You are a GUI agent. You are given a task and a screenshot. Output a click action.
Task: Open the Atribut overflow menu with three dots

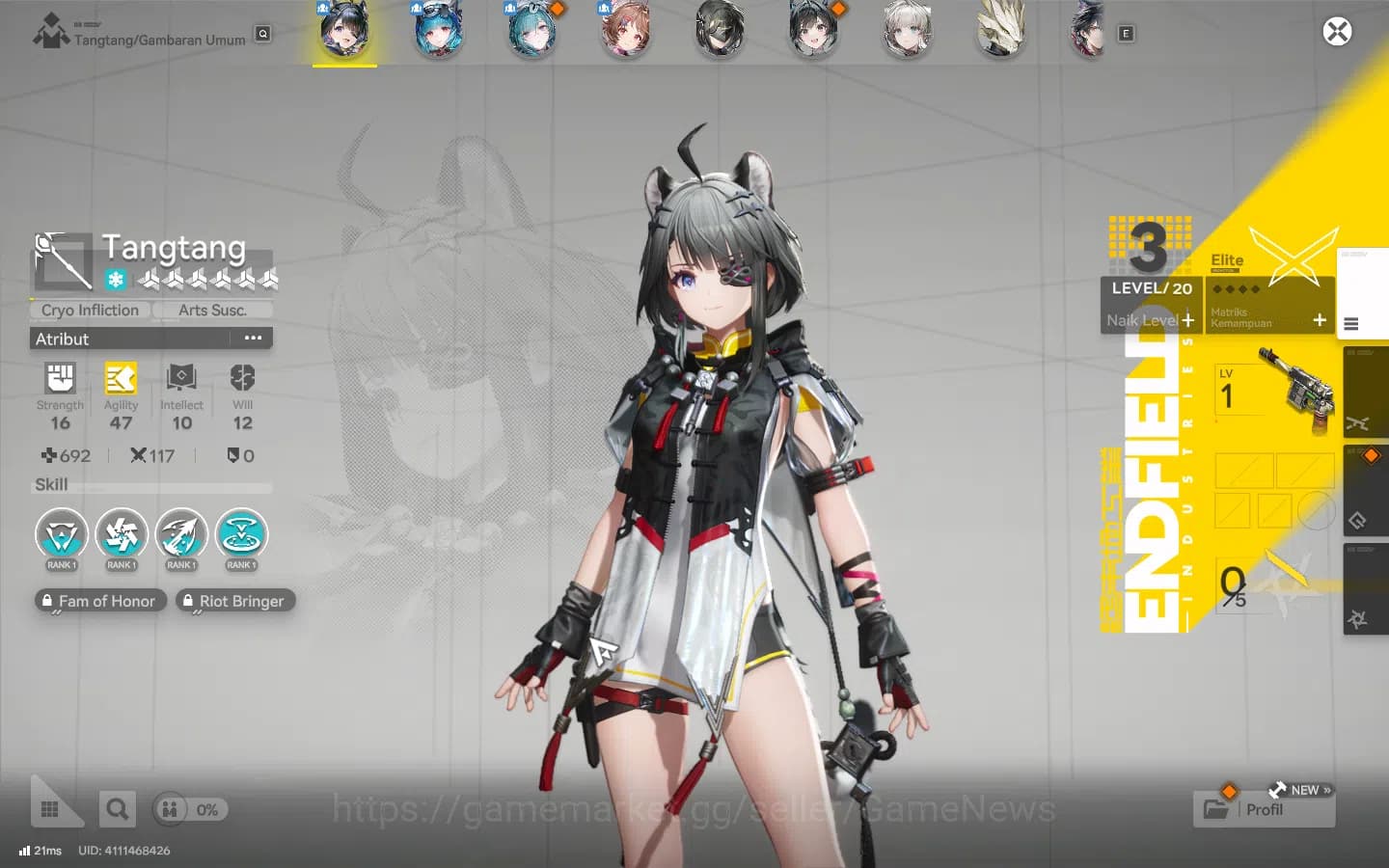click(253, 338)
